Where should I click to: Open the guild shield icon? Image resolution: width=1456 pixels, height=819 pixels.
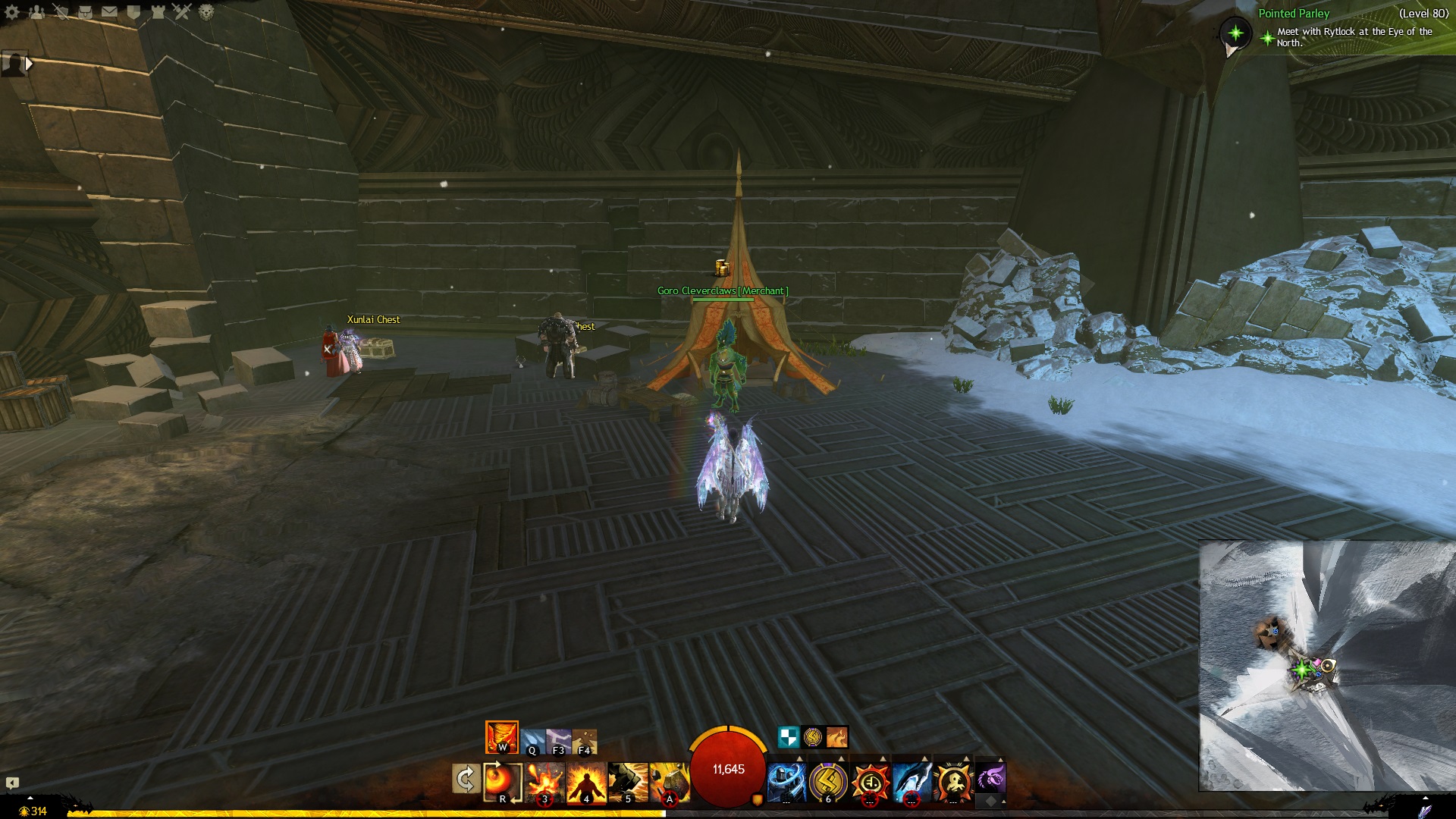click(x=133, y=11)
